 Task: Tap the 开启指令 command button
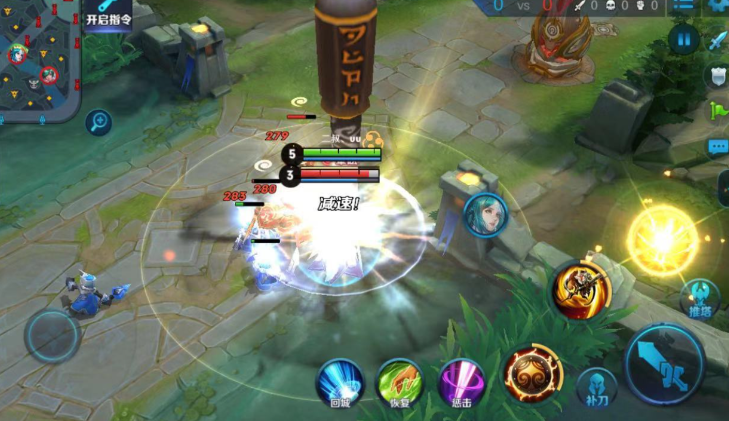(x=108, y=17)
